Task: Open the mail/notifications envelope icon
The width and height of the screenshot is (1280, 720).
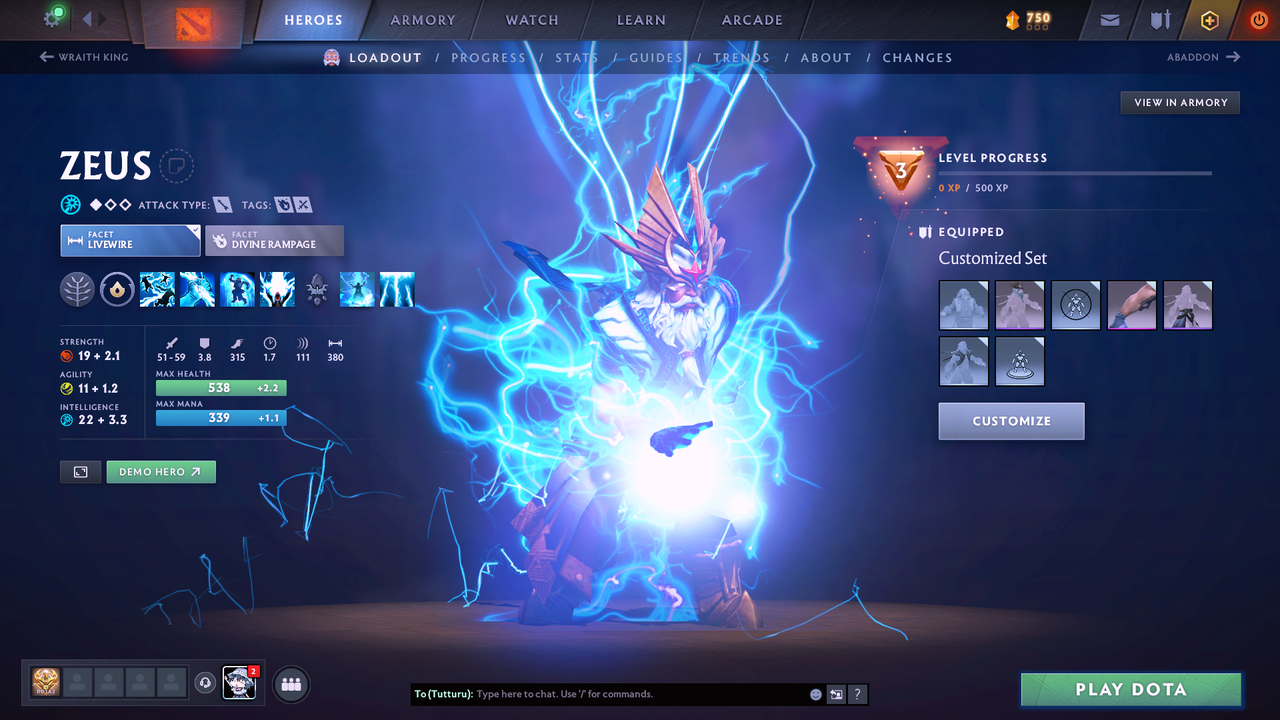Action: click(1108, 19)
